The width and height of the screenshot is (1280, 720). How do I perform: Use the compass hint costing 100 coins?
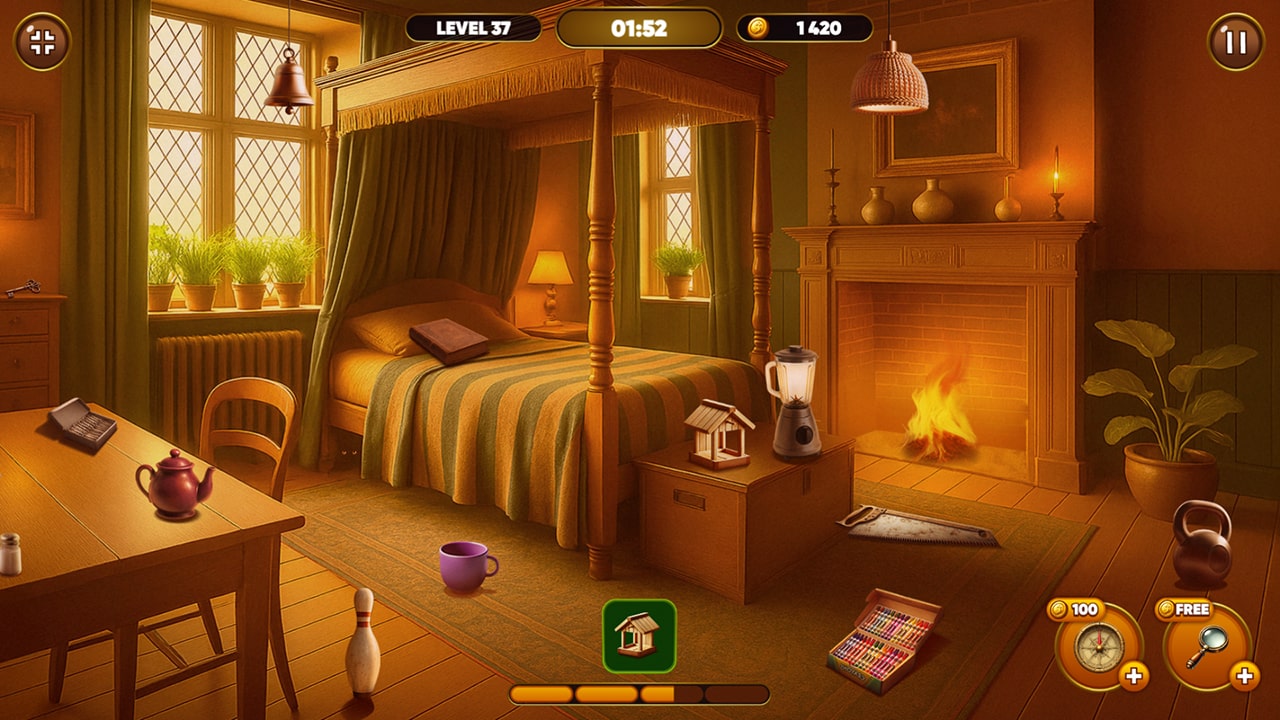point(1098,646)
